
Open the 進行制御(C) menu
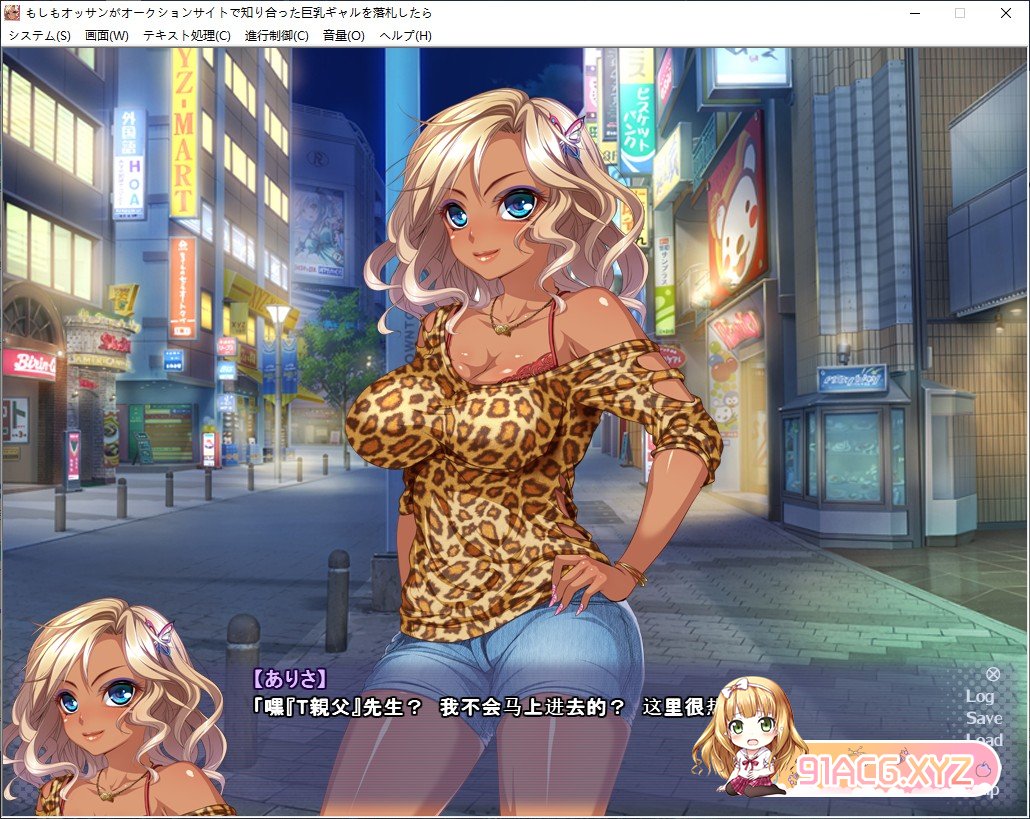click(277, 35)
